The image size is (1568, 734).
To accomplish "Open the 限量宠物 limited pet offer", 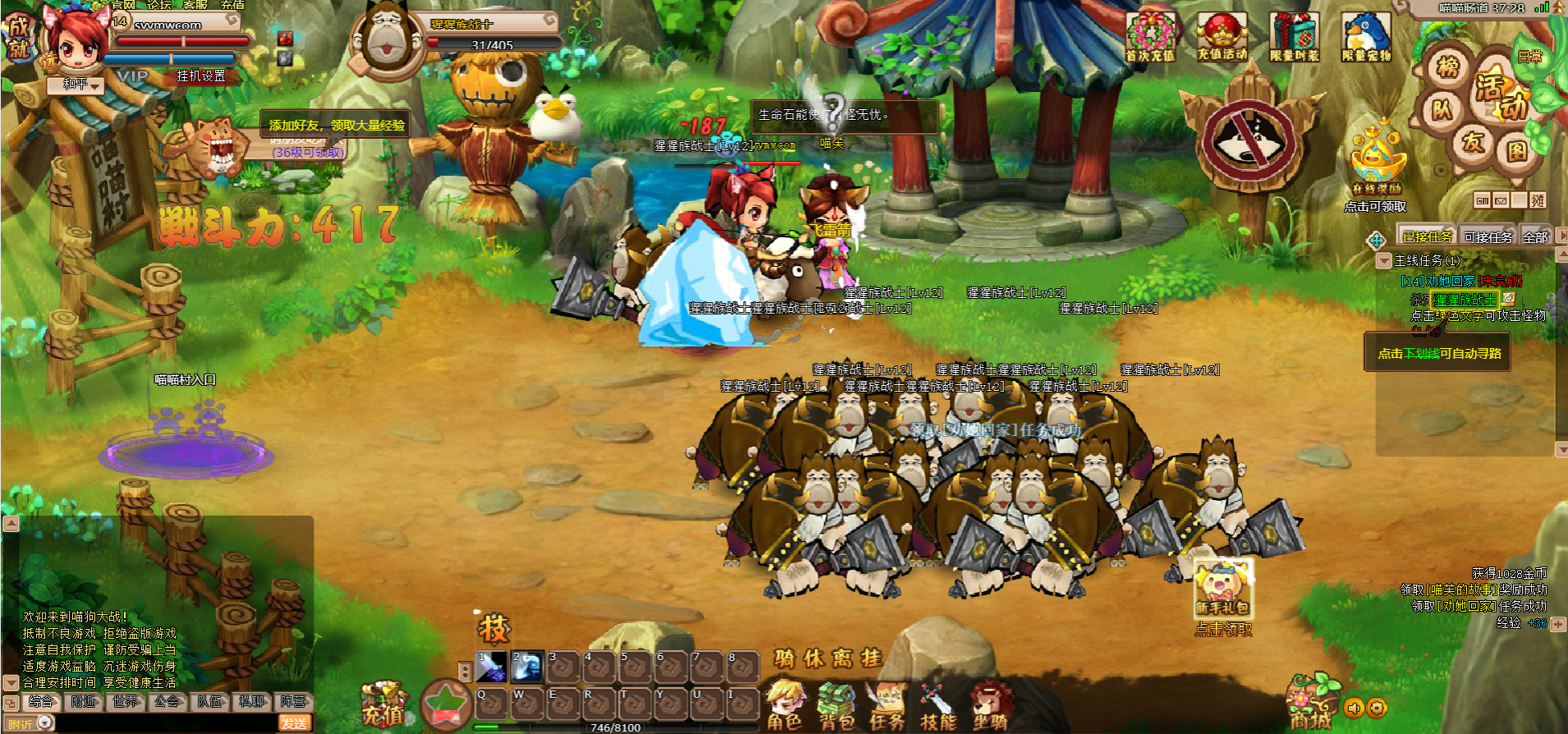I will point(1366,37).
